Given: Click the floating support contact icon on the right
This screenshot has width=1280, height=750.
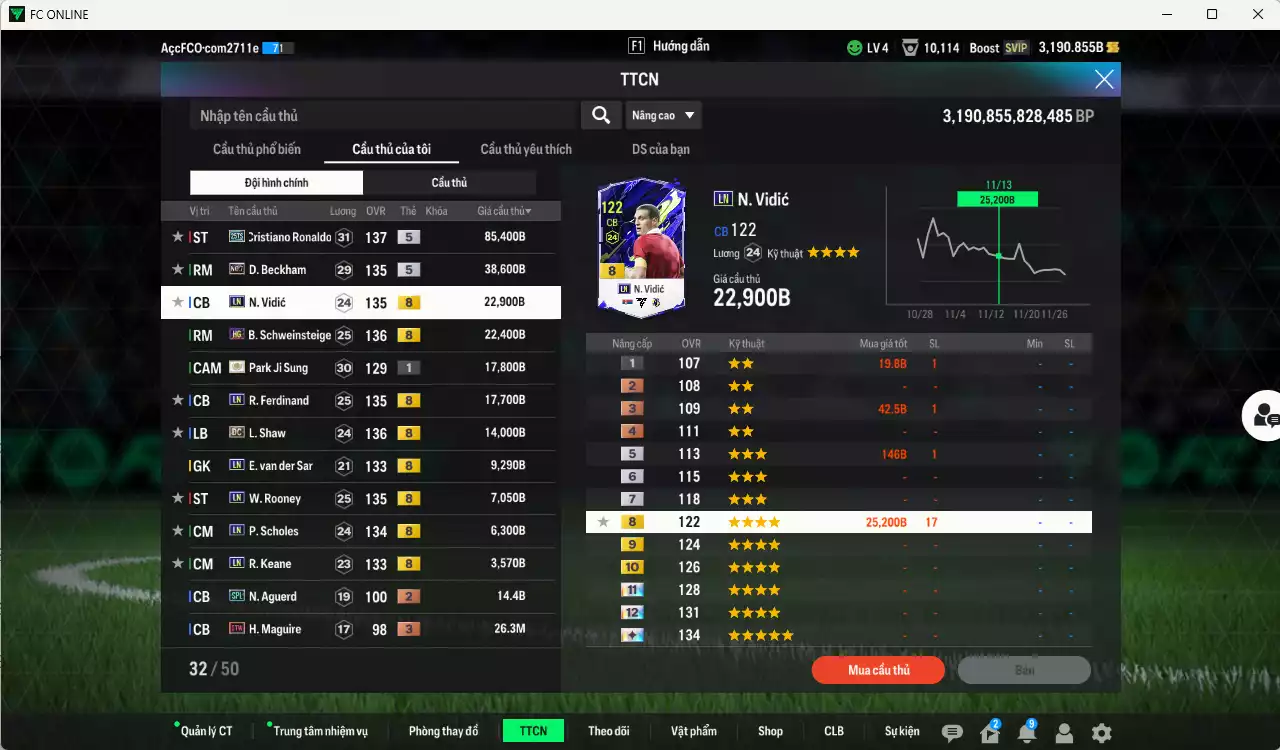Looking at the screenshot, I should [x=1262, y=415].
